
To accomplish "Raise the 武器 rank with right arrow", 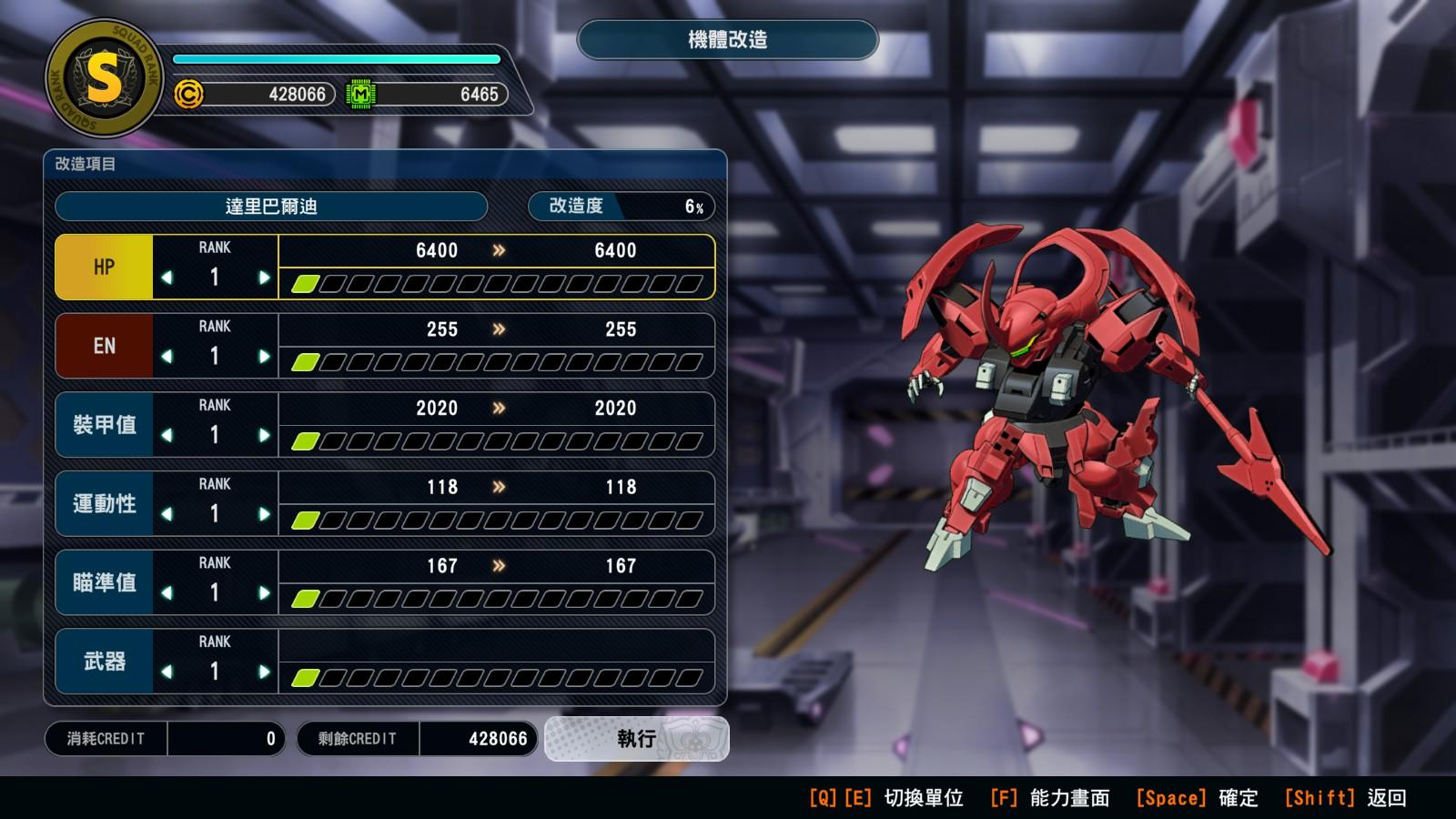I will (264, 672).
